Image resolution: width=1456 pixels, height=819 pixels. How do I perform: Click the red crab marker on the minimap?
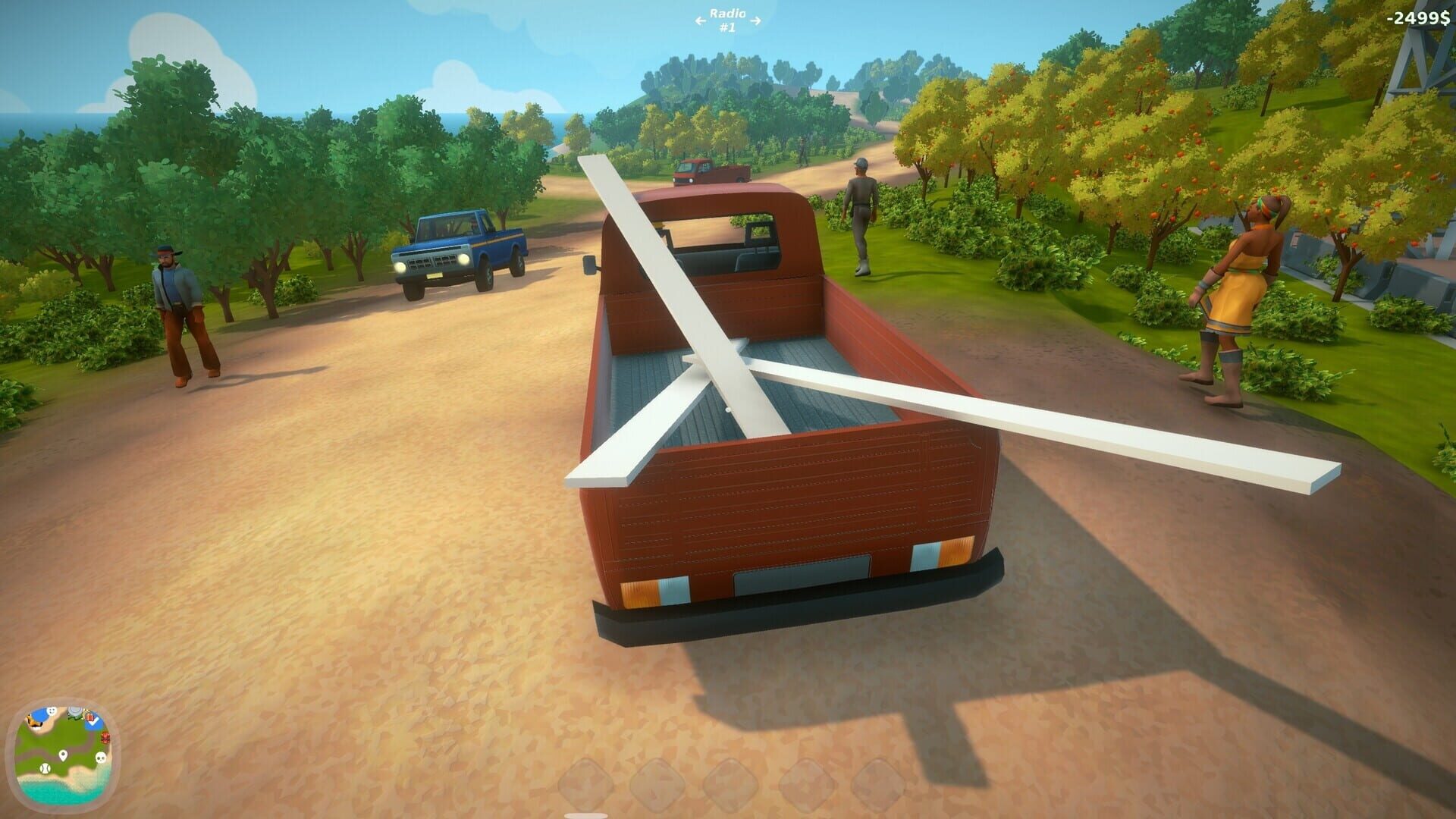point(105,738)
